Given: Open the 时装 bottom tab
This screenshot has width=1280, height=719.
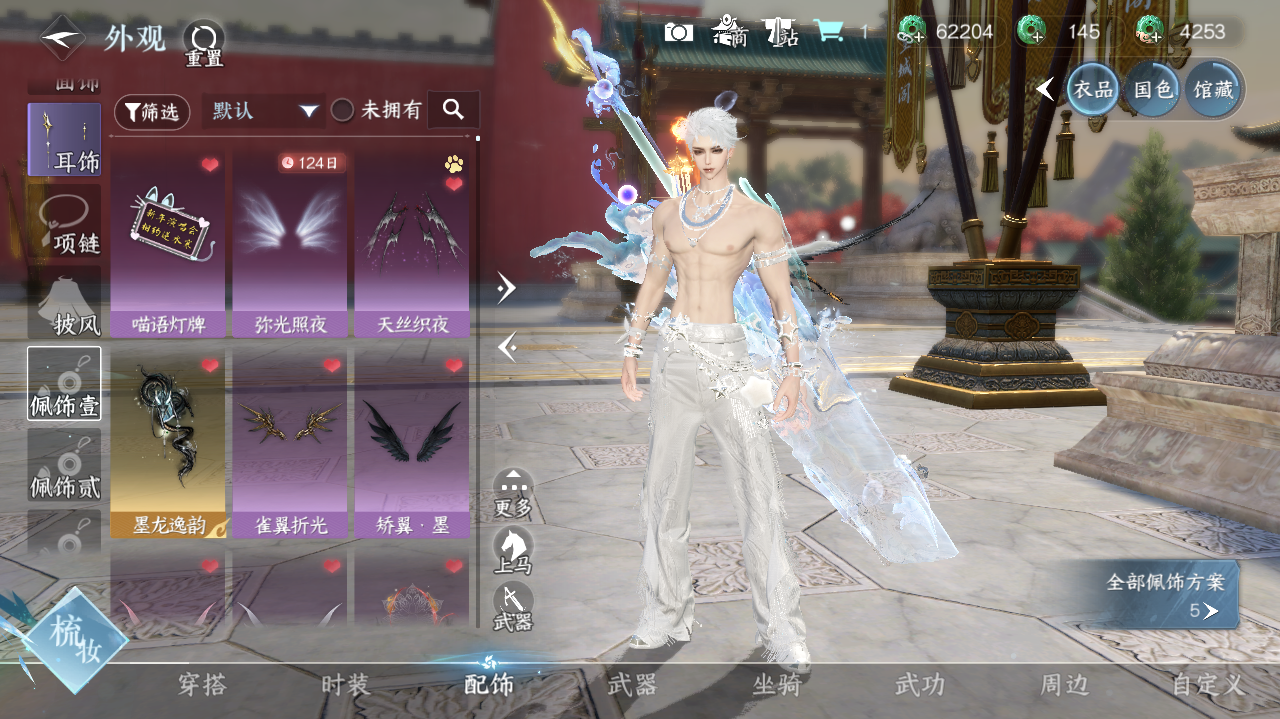Looking at the screenshot, I should [x=346, y=685].
